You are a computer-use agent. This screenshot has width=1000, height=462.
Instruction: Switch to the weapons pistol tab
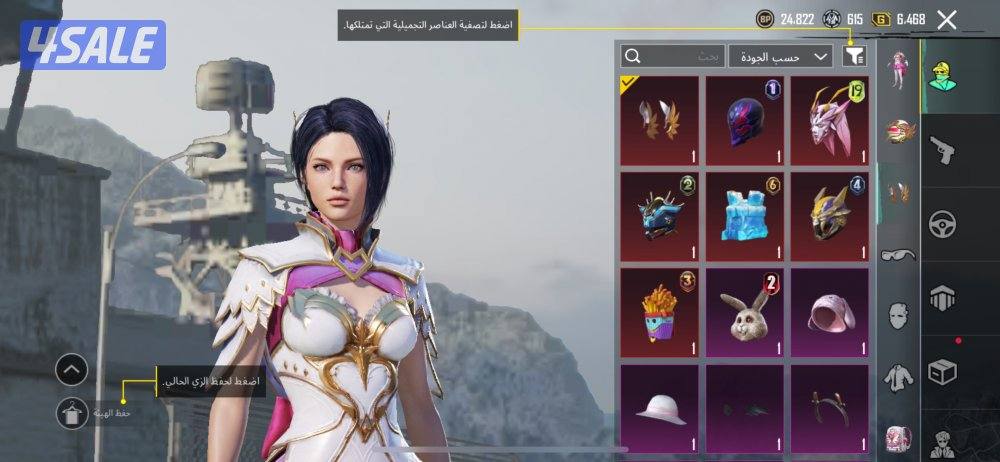[942, 150]
